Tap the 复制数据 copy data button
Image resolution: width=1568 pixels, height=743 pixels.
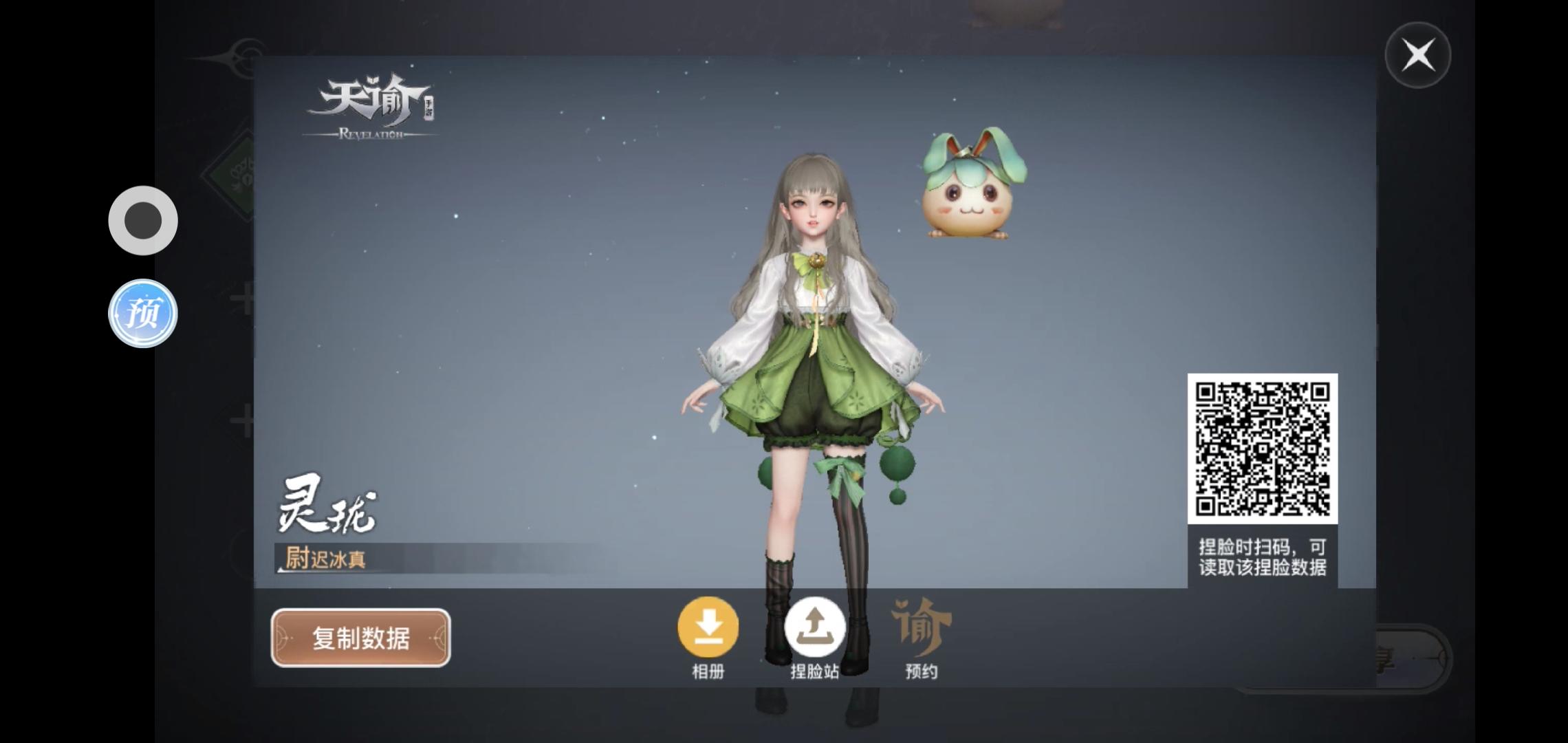pyautogui.click(x=360, y=638)
